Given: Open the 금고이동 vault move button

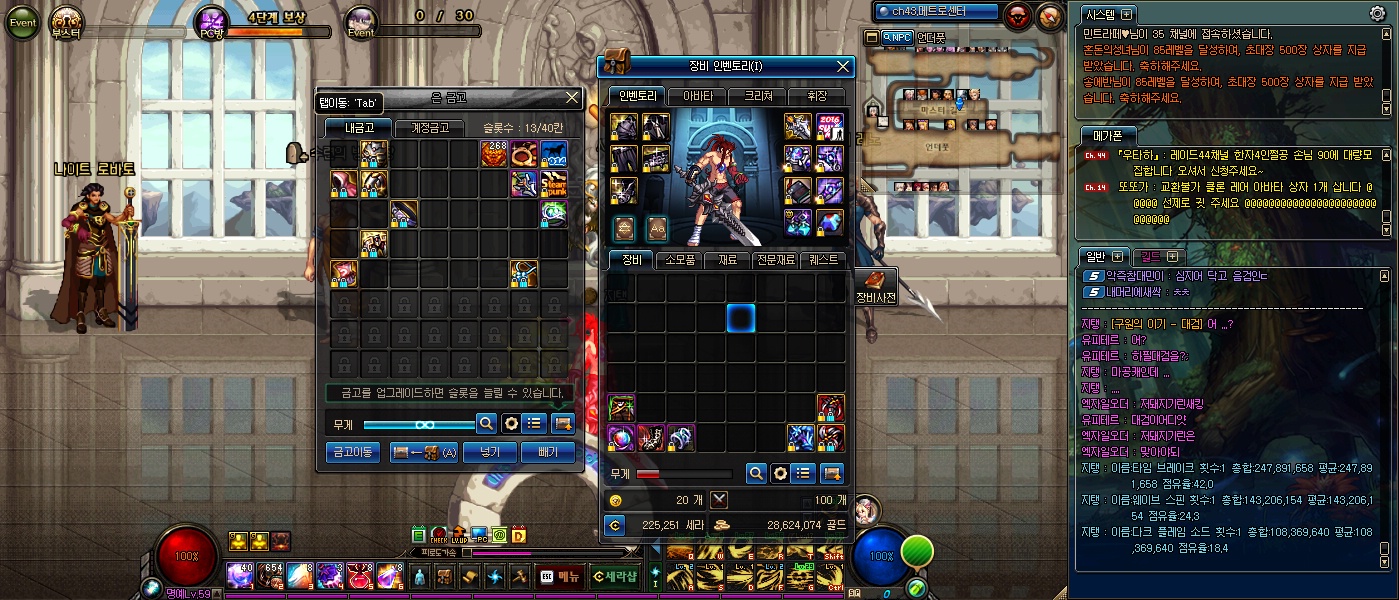Looking at the screenshot, I should [353, 453].
